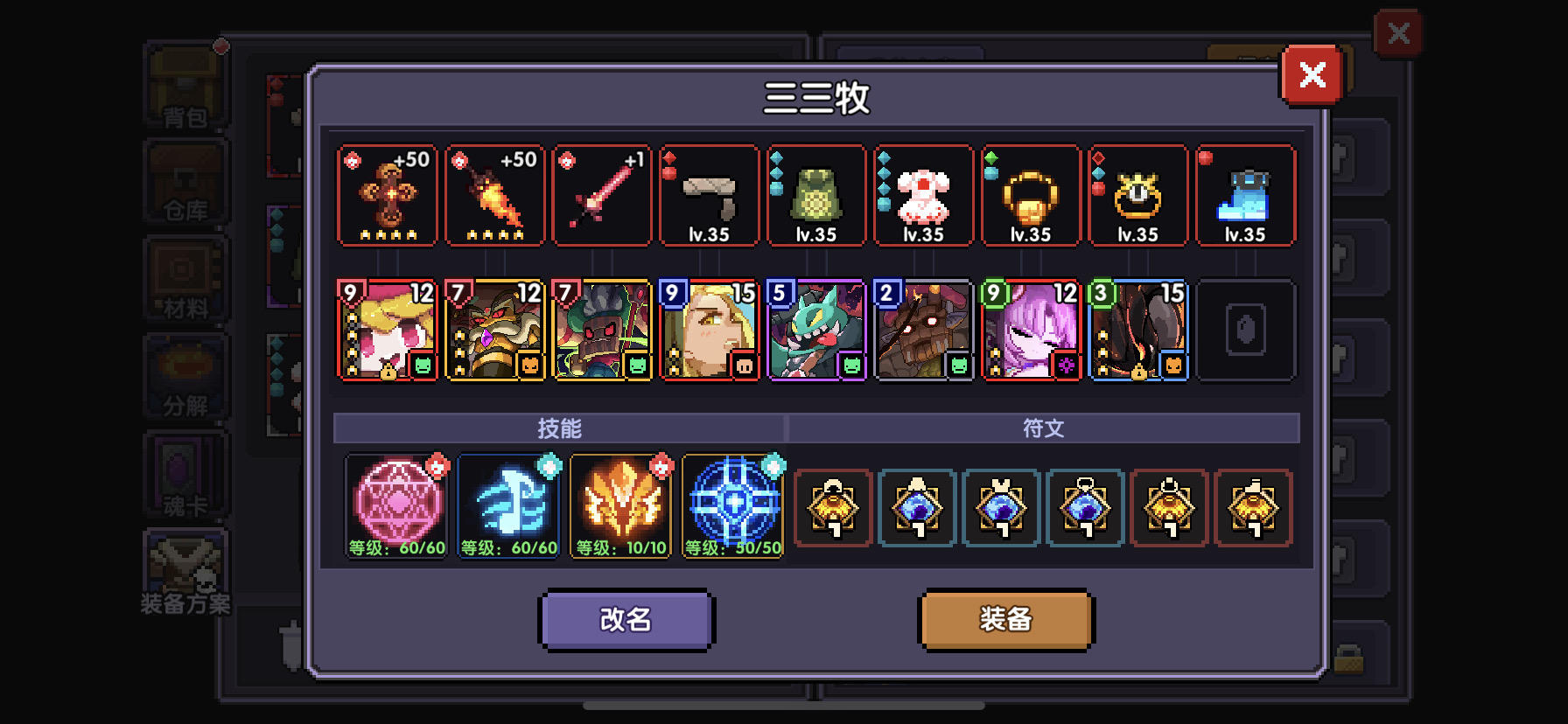Select the pink magic circle skill at 60/60
The image size is (1568, 724).
click(396, 507)
